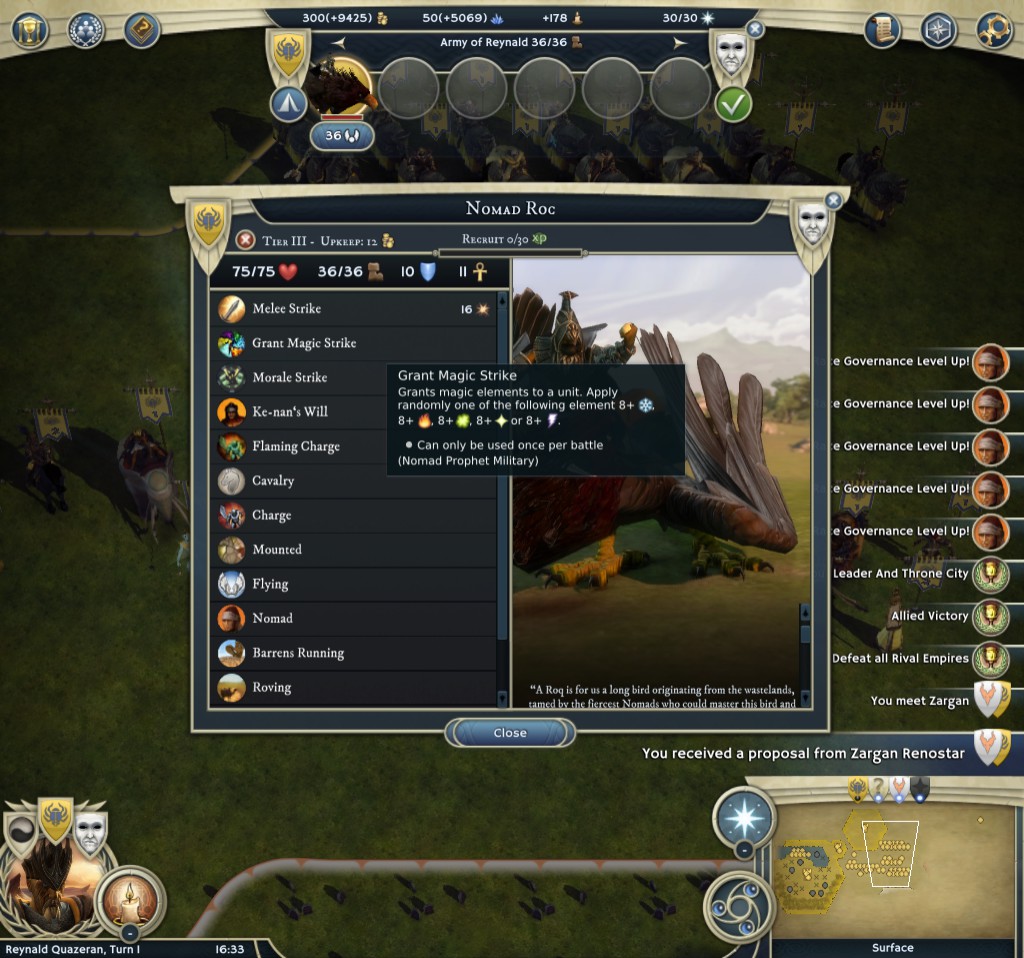Image resolution: width=1024 pixels, height=958 pixels.
Task: Click the hourglass icon top left
Action: click(30, 30)
